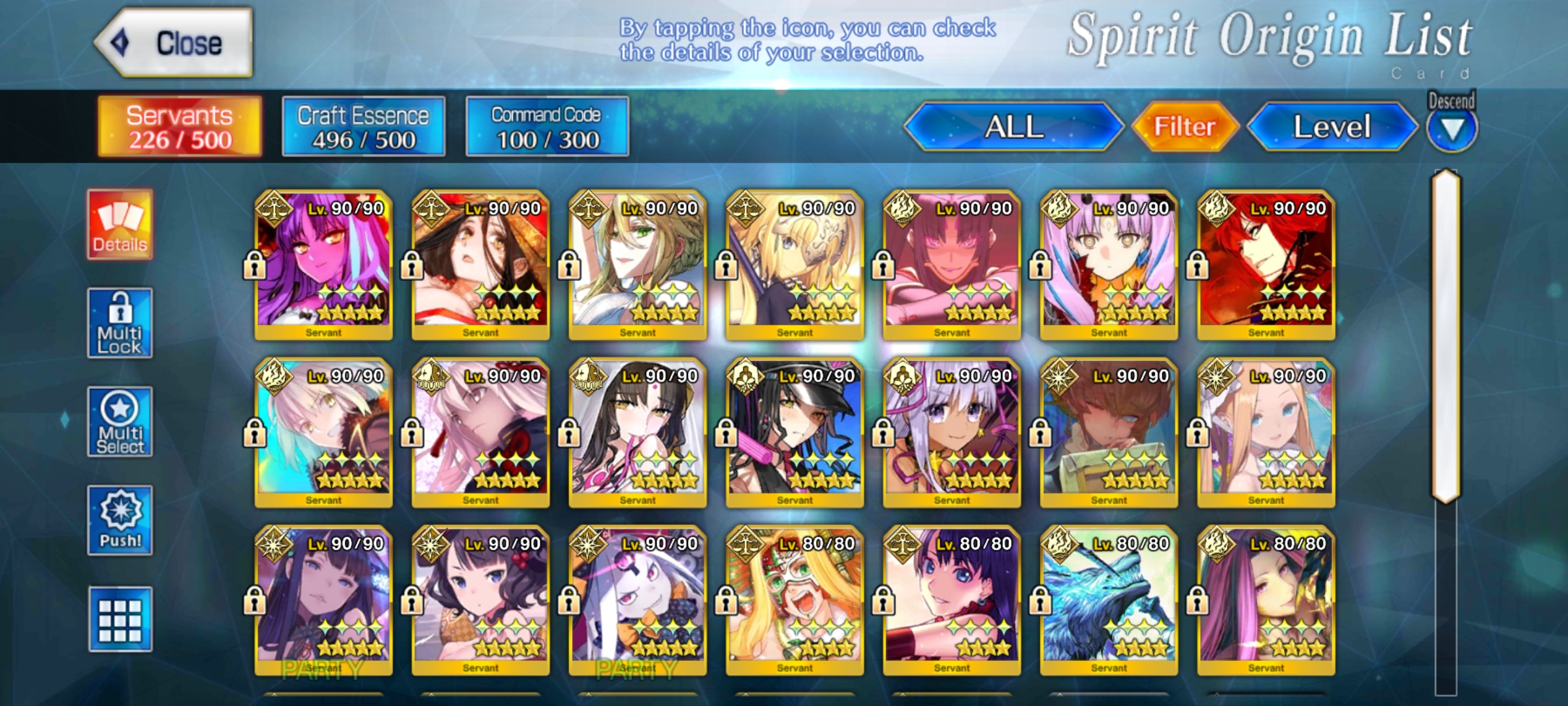Open the Filter options

click(1184, 127)
